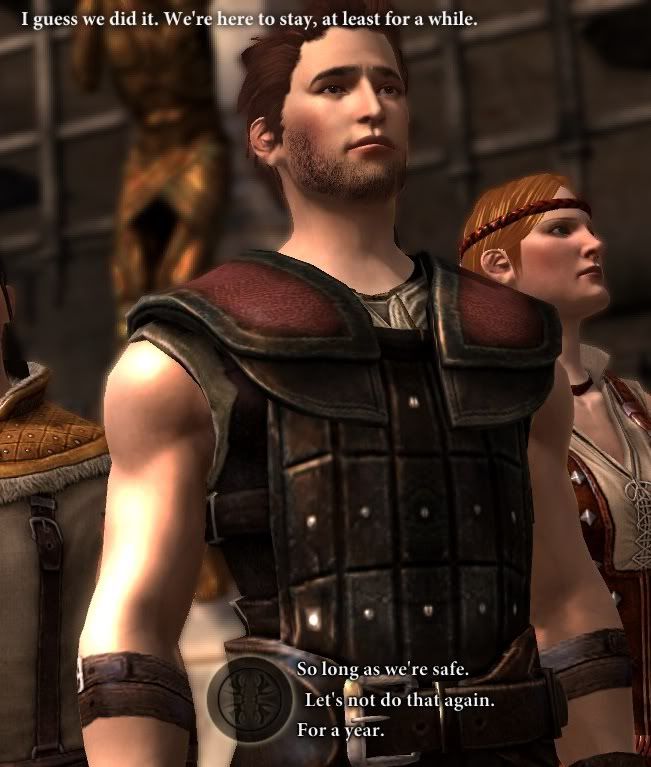Screen dimensions: 651x767
Task: Select "Let's not do that again." response
Action: (x=399, y=699)
